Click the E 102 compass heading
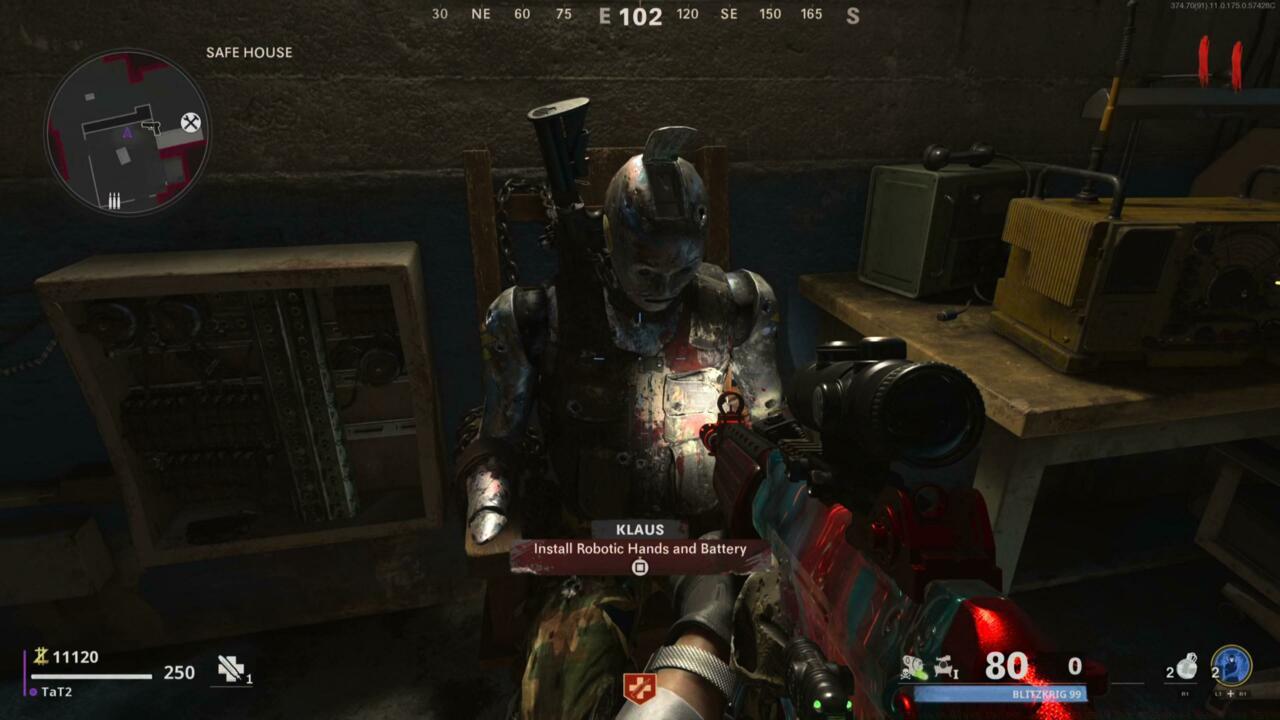 tap(629, 15)
